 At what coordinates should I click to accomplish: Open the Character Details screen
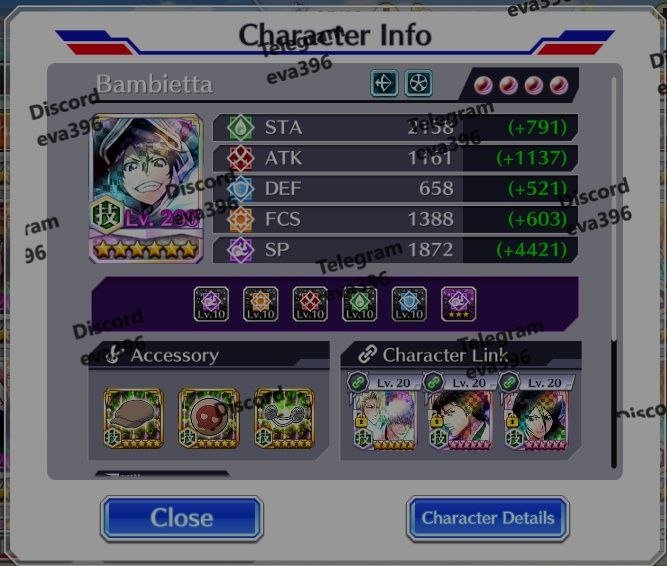pyautogui.click(x=487, y=518)
